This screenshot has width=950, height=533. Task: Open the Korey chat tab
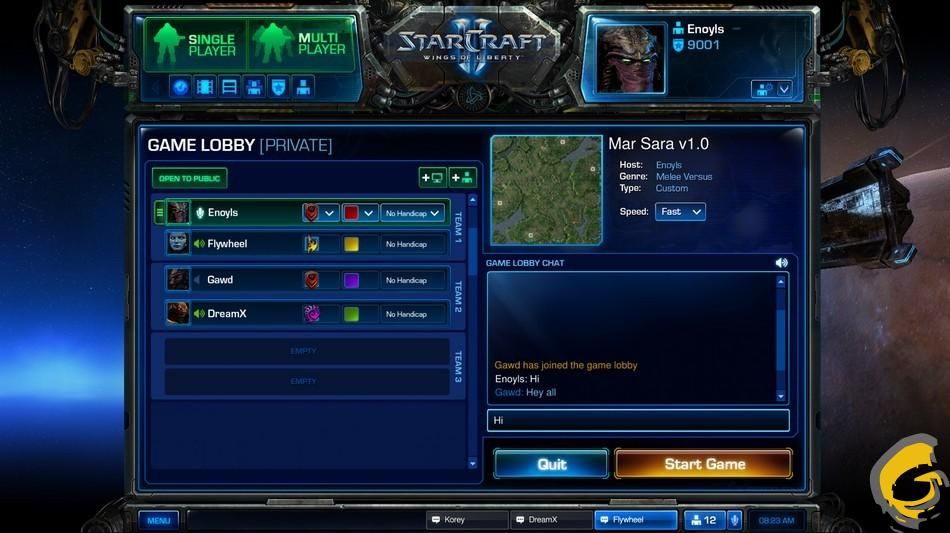click(x=466, y=520)
